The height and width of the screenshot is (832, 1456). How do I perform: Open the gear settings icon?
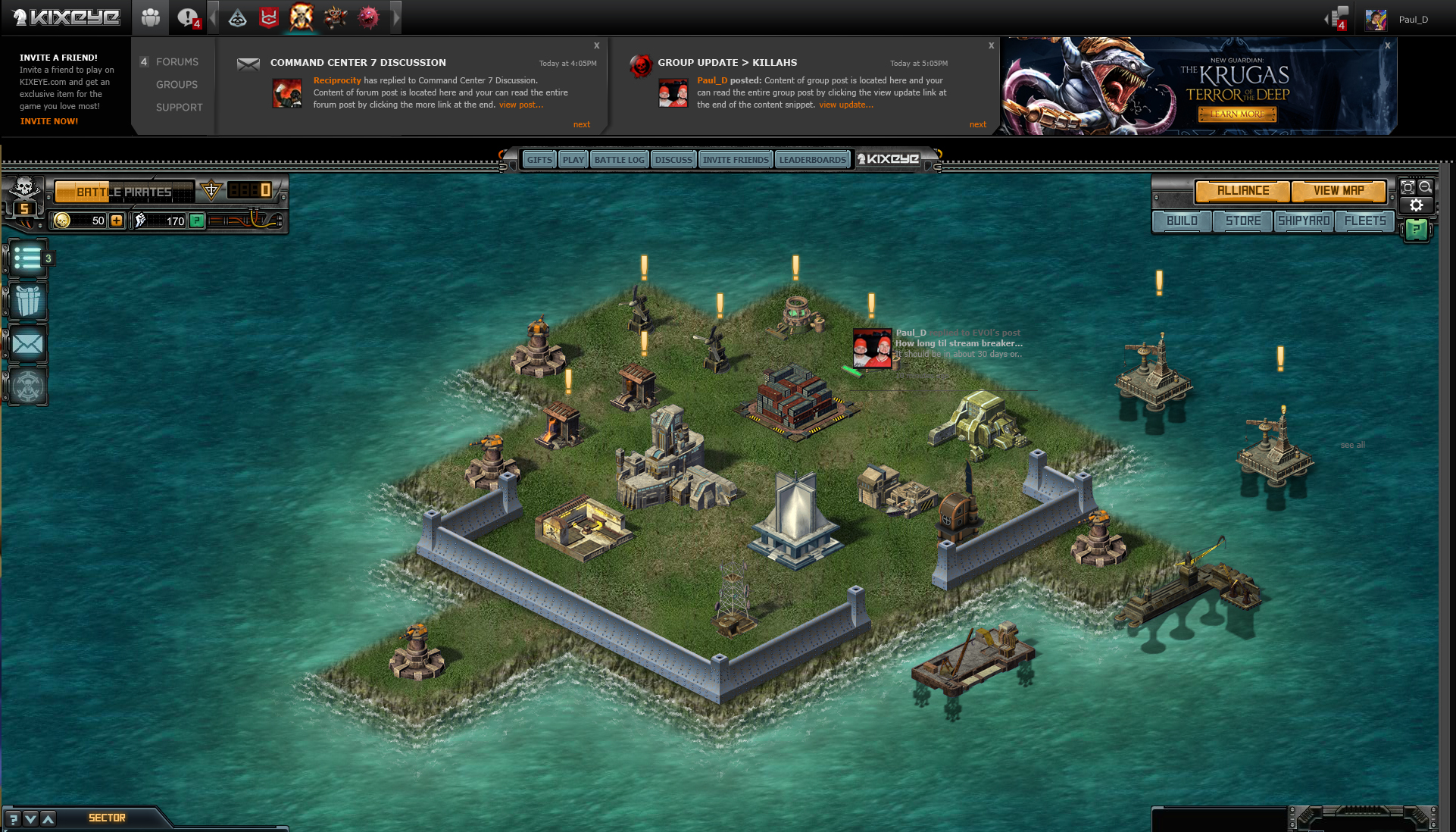pyautogui.click(x=1416, y=205)
